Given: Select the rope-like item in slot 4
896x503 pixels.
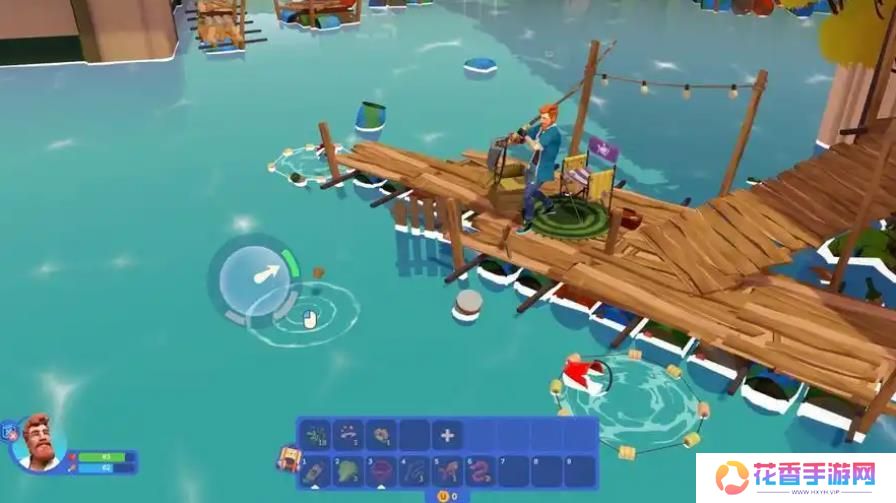Looking at the screenshot, I should tap(414, 469).
